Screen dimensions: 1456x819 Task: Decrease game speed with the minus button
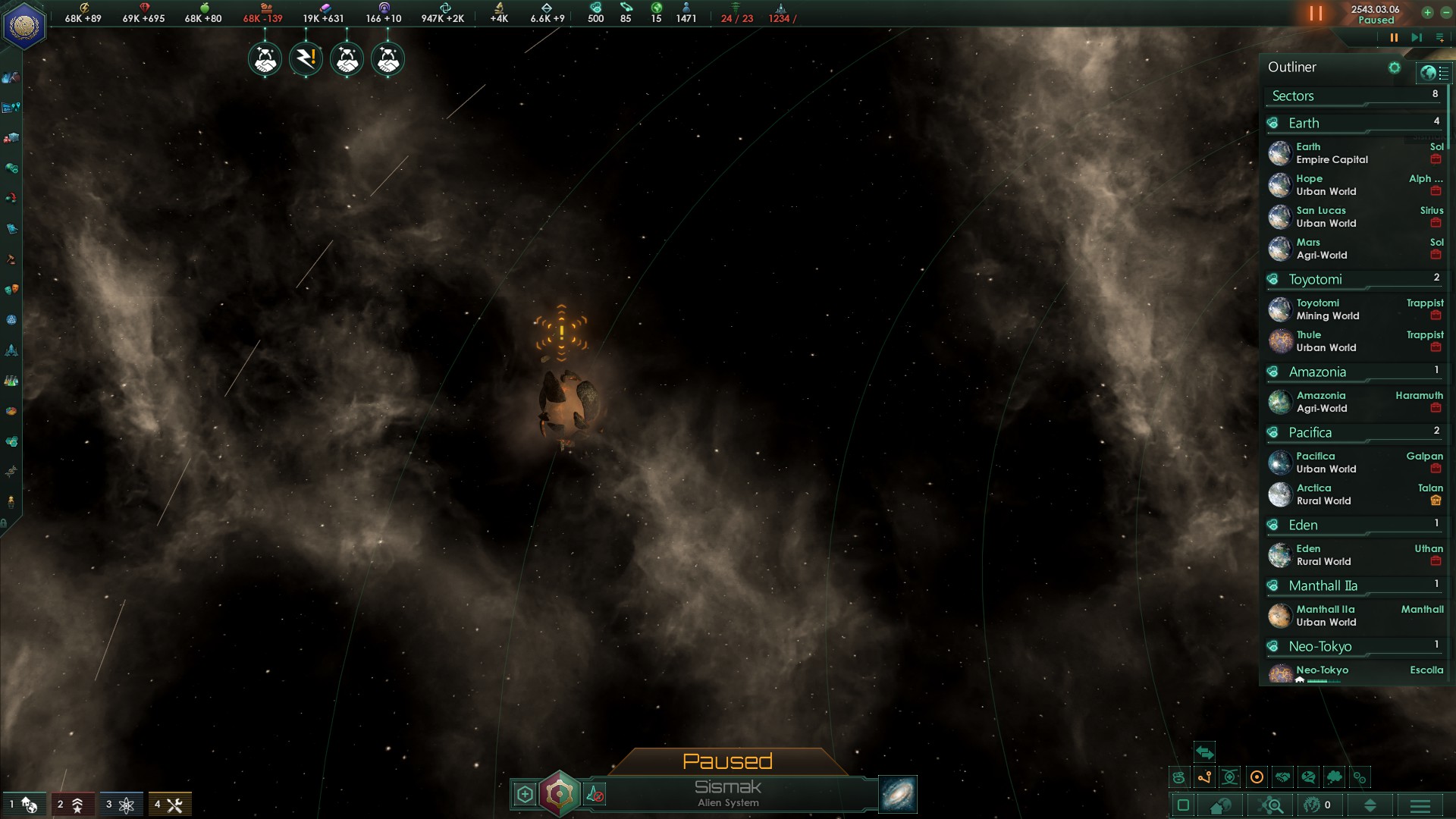(1445, 12)
